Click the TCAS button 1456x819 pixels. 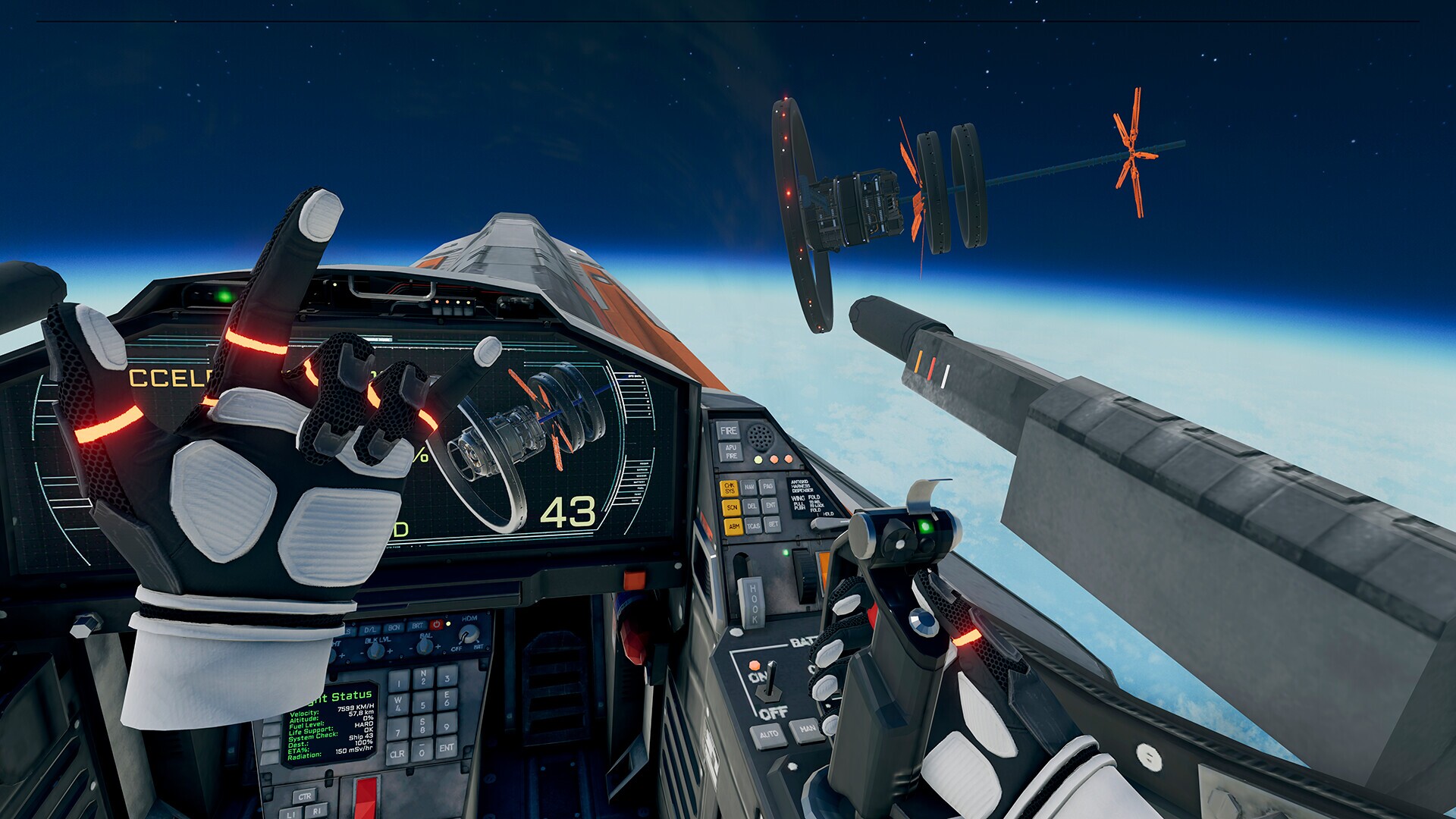click(x=753, y=526)
